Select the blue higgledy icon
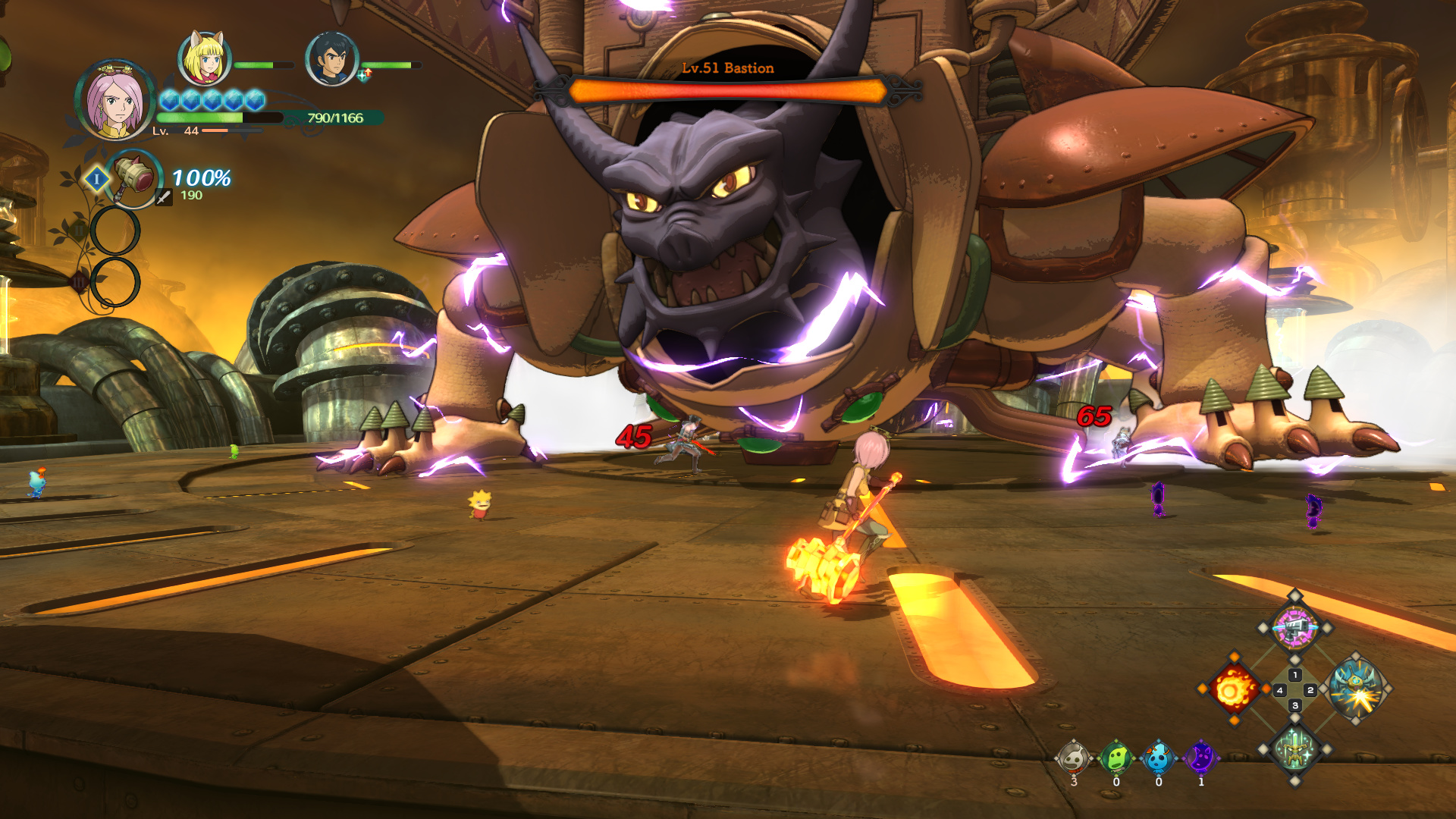The height and width of the screenshot is (819, 1456). tap(1158, 758)
